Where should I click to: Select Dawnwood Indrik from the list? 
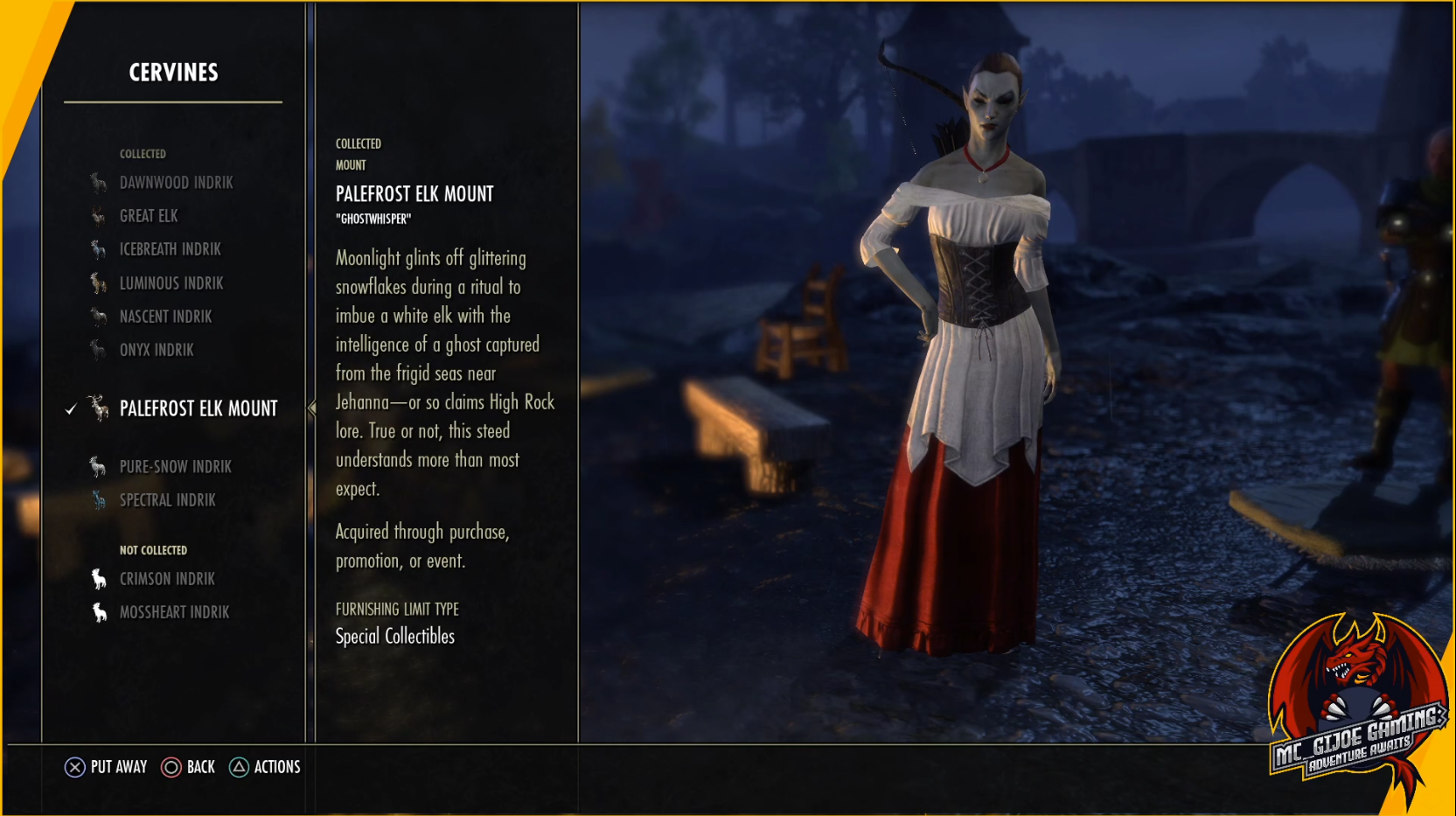click(x=176, y=183)
